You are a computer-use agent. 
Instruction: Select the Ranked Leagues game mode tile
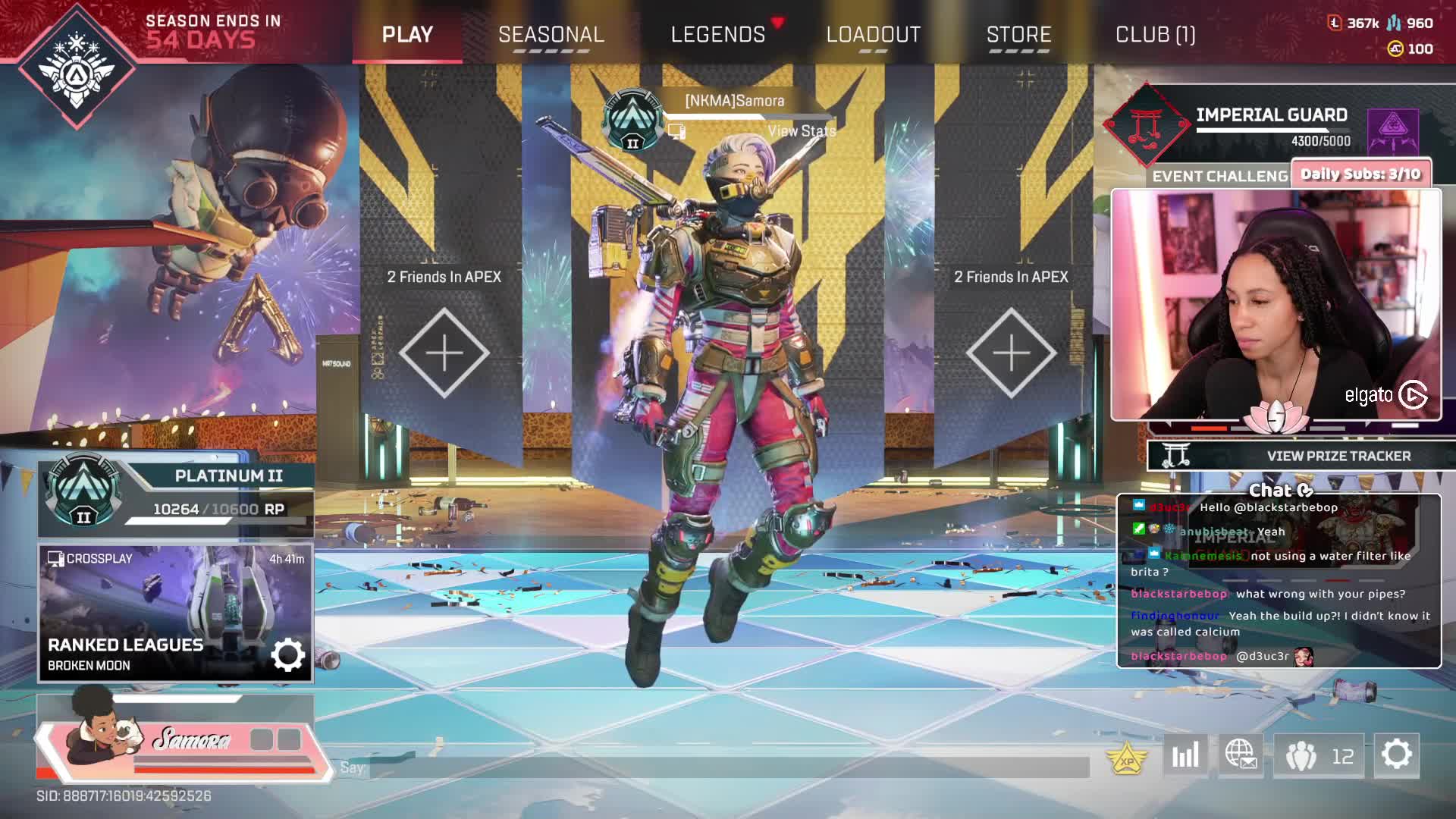click(152, 611)
